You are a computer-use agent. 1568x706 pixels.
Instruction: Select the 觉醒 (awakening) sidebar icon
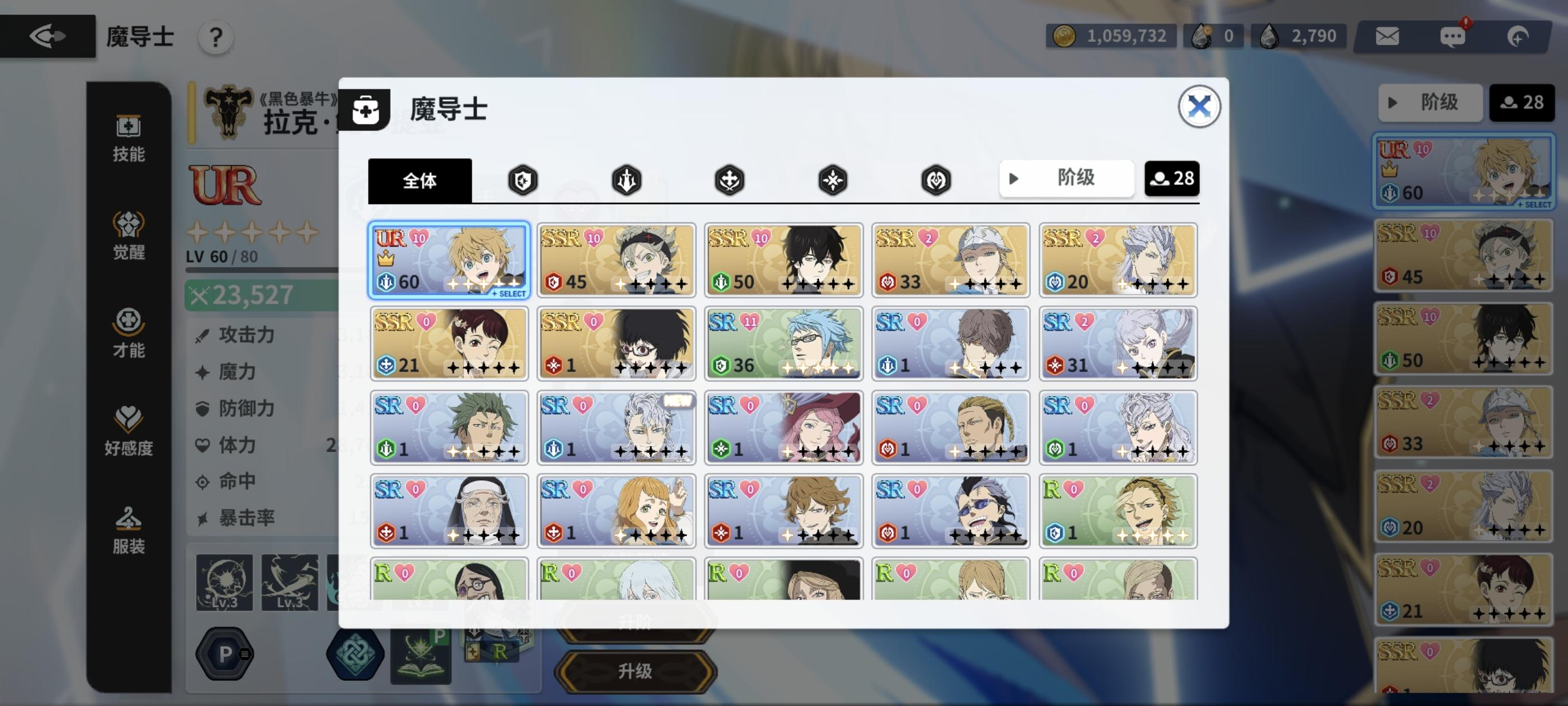127,238
